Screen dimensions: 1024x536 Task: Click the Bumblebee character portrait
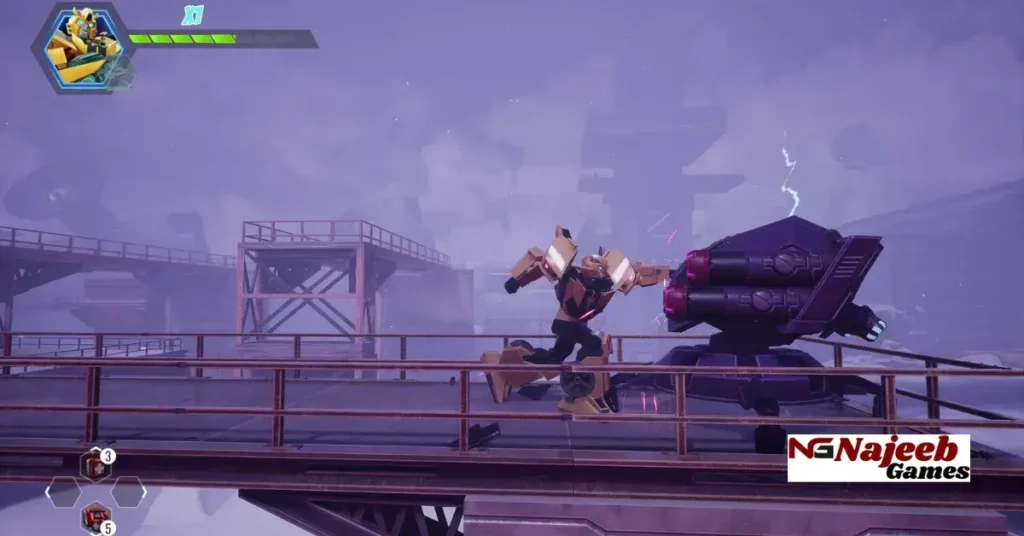pos(84,47)
